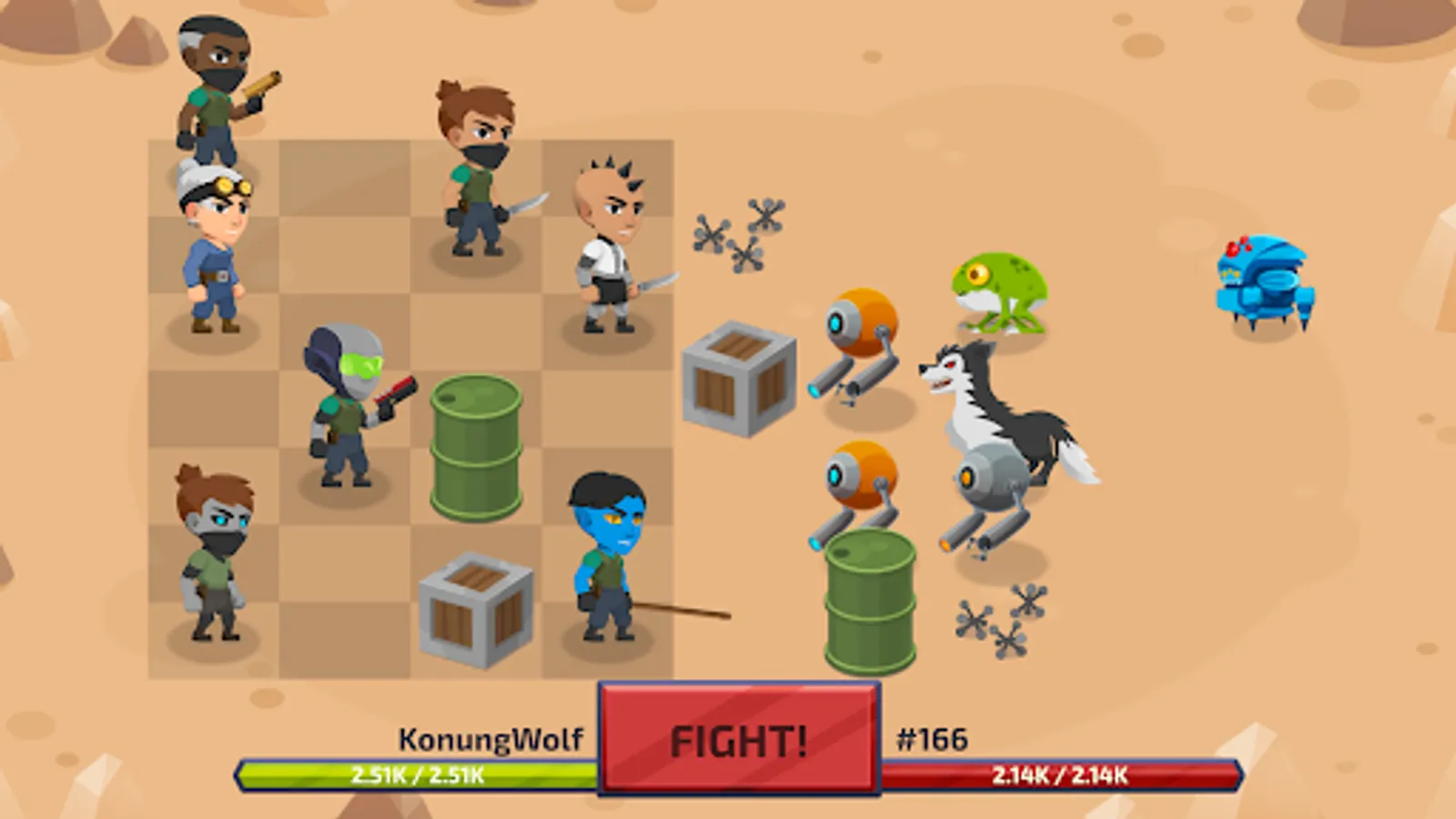Click the KonungWolf player name
The width and height of the screenshot is (1456, 819).
tap(491, 739)
